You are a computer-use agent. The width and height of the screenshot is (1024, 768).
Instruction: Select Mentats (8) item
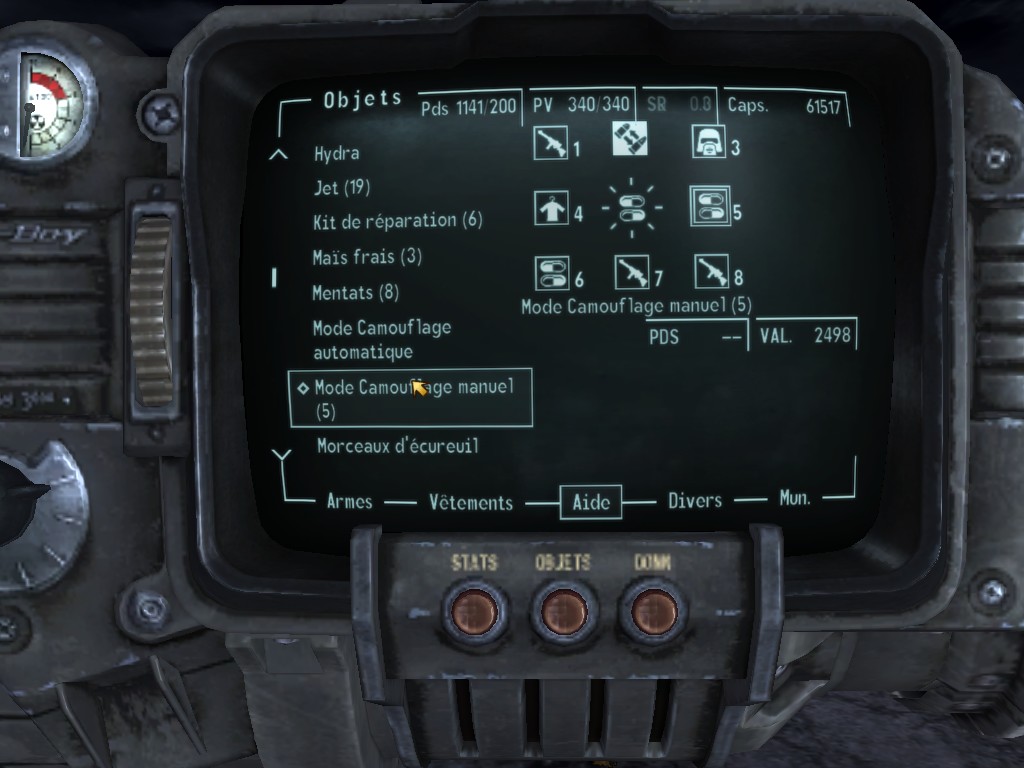pyautogui.click(x=355, y=293)
